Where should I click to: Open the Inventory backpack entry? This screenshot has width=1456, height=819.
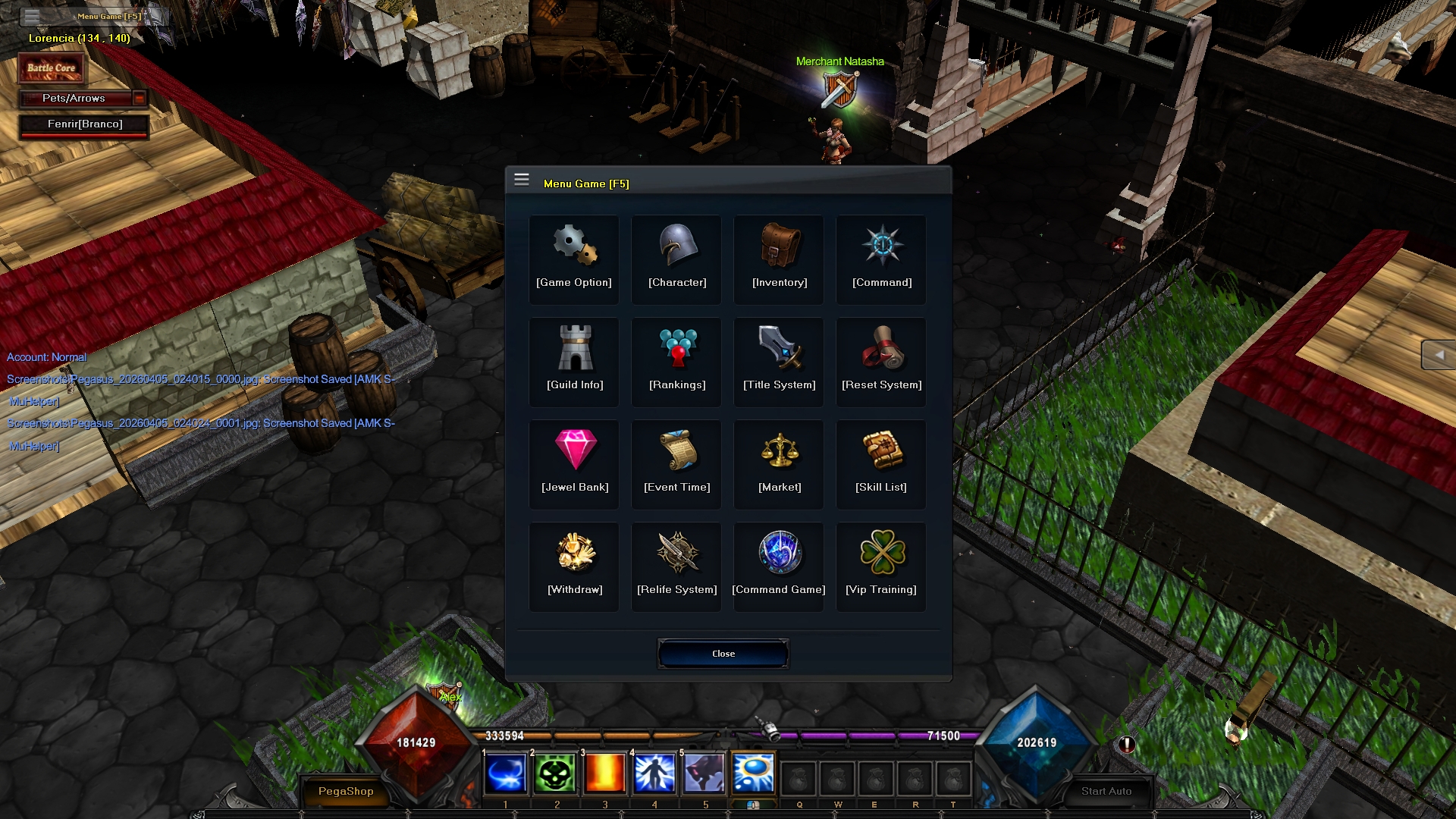(x=779, y=259)
